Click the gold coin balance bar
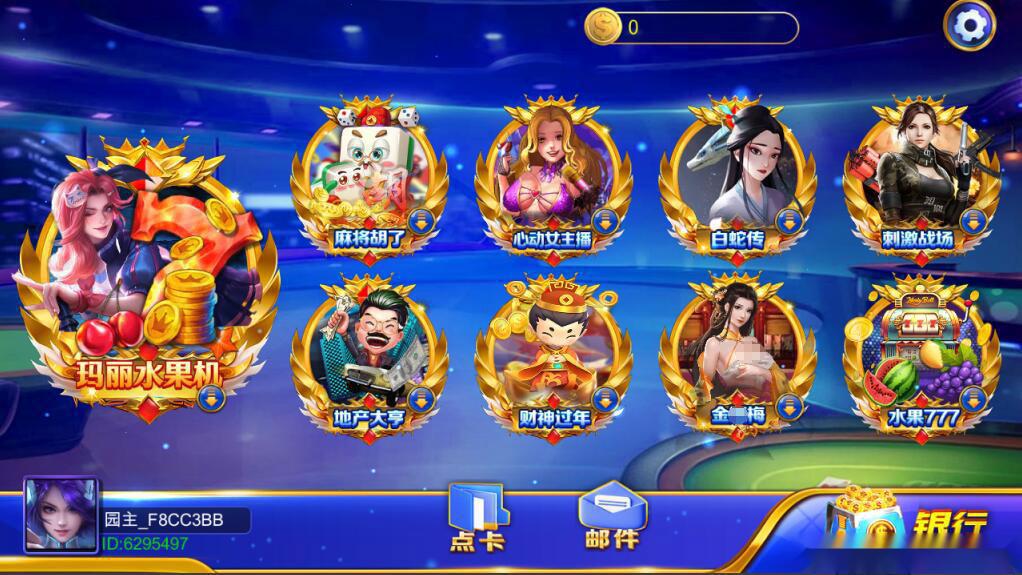This screenshot has width=1022, height=575. coord(692,28)
